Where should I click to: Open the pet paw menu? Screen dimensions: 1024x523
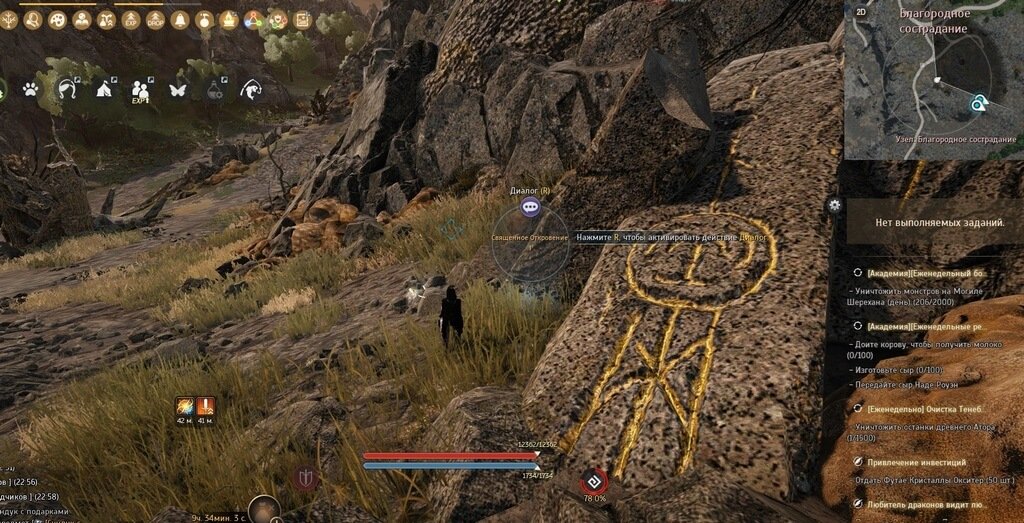[x=31, y=90]
